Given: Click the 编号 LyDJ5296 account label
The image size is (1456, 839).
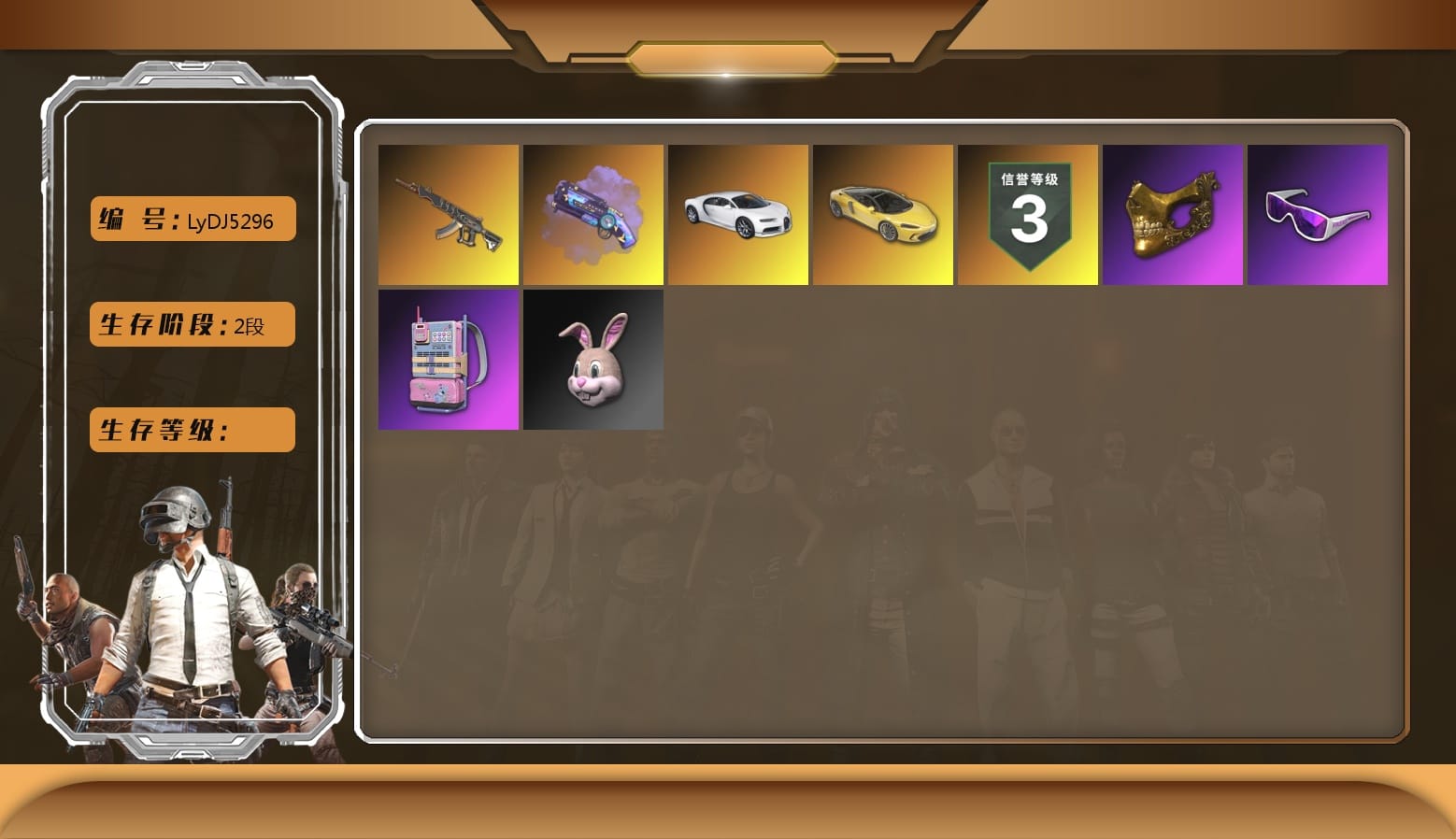Looking at the screenshot, I should pyautogui.click(x=191, y=219).
